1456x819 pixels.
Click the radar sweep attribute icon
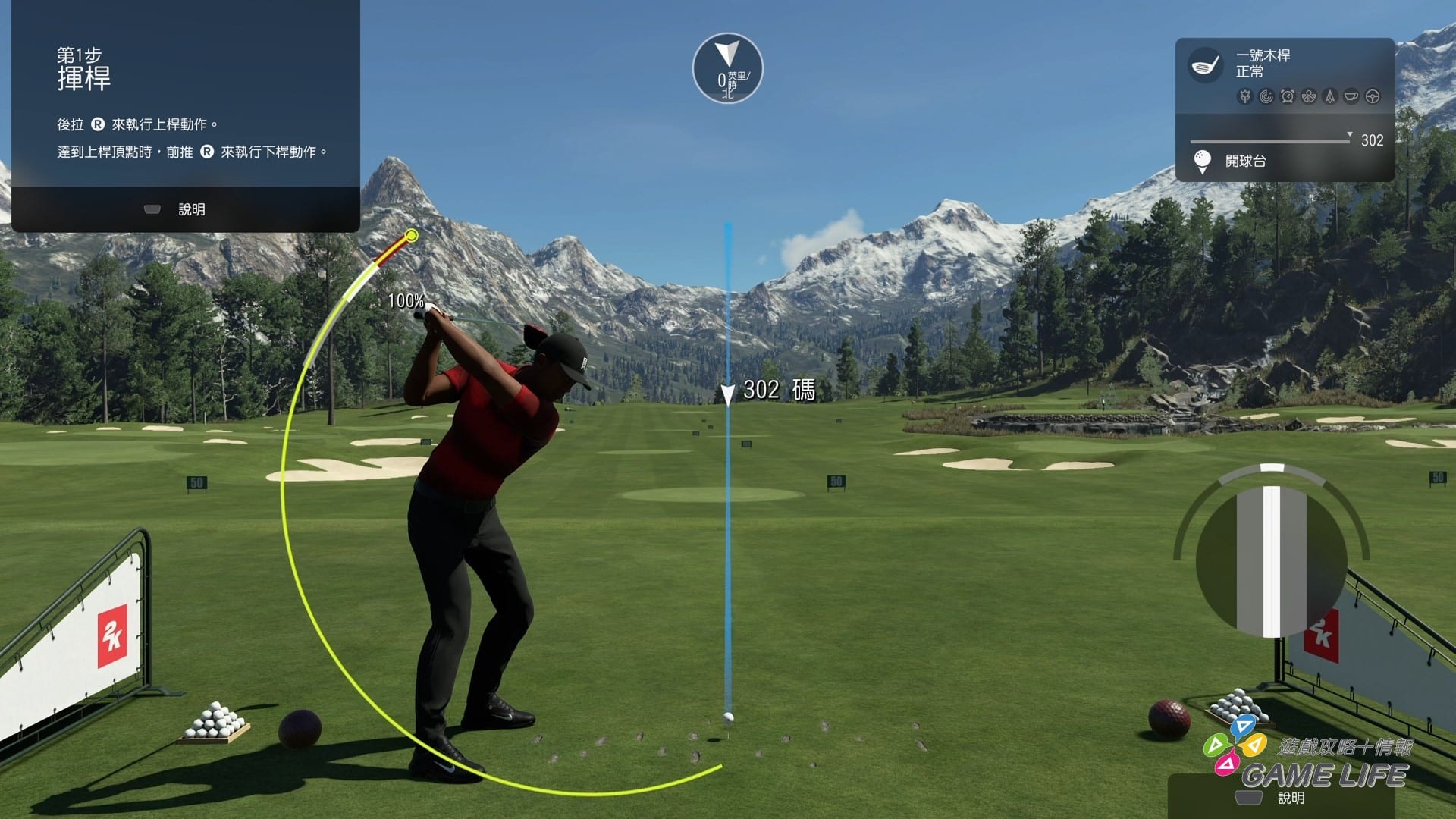point(1266,96)
